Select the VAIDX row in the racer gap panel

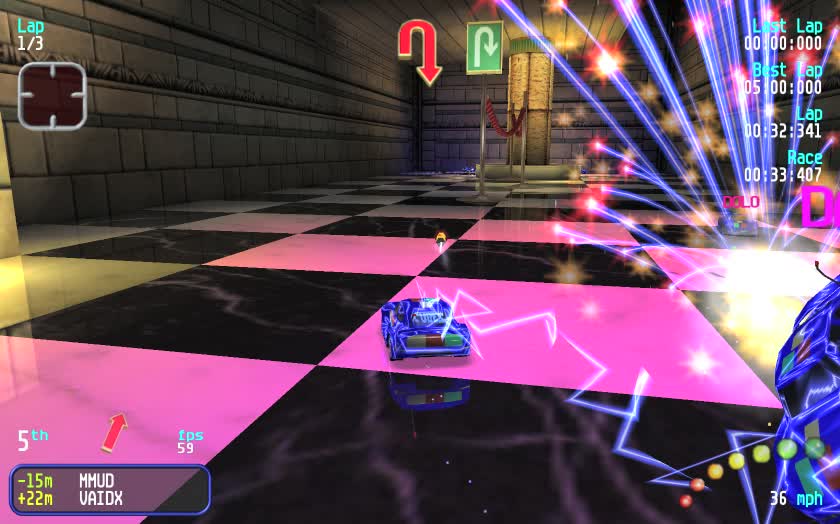tap(110, 498)
